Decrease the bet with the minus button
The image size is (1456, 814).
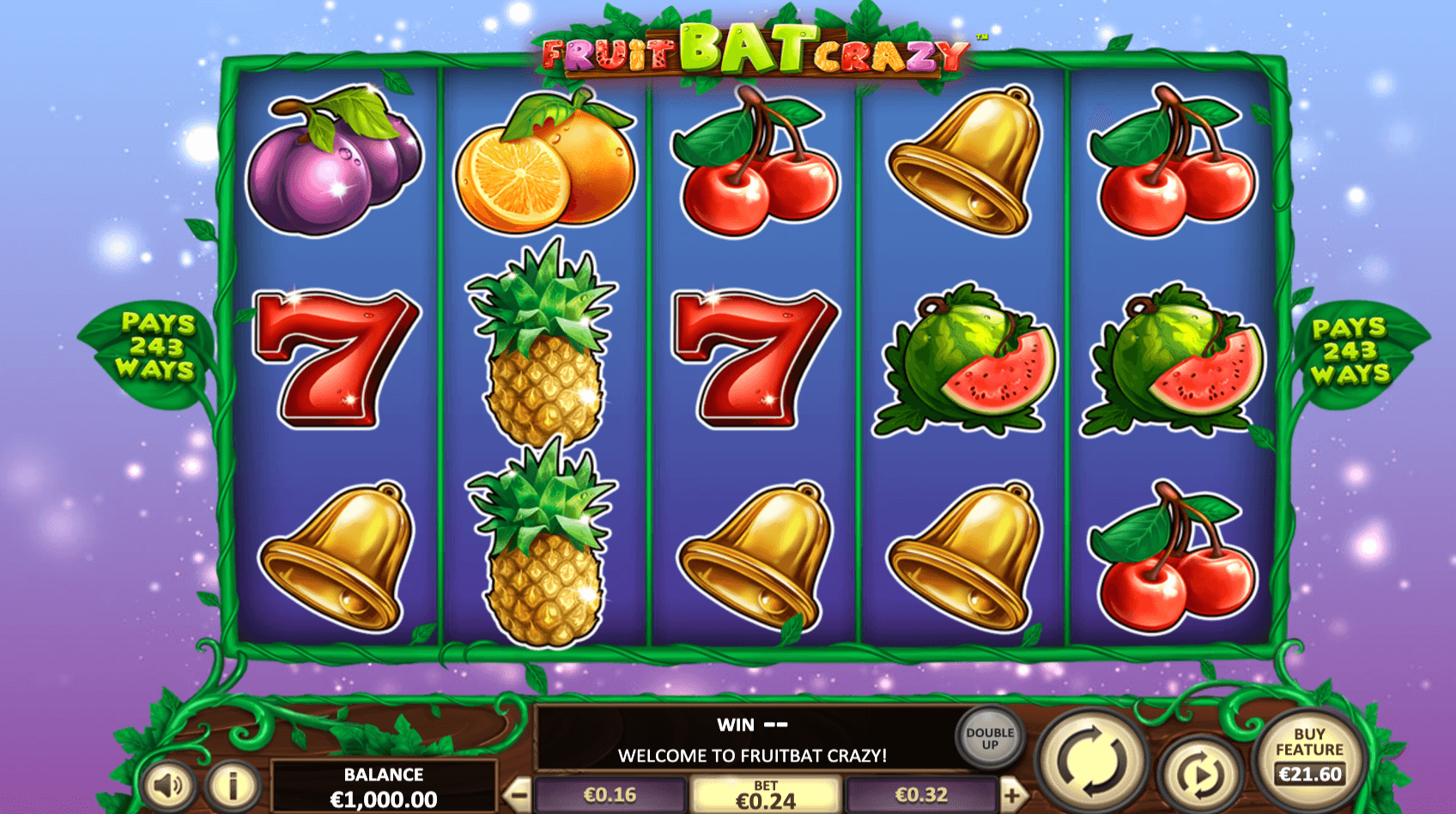point(517,795)
